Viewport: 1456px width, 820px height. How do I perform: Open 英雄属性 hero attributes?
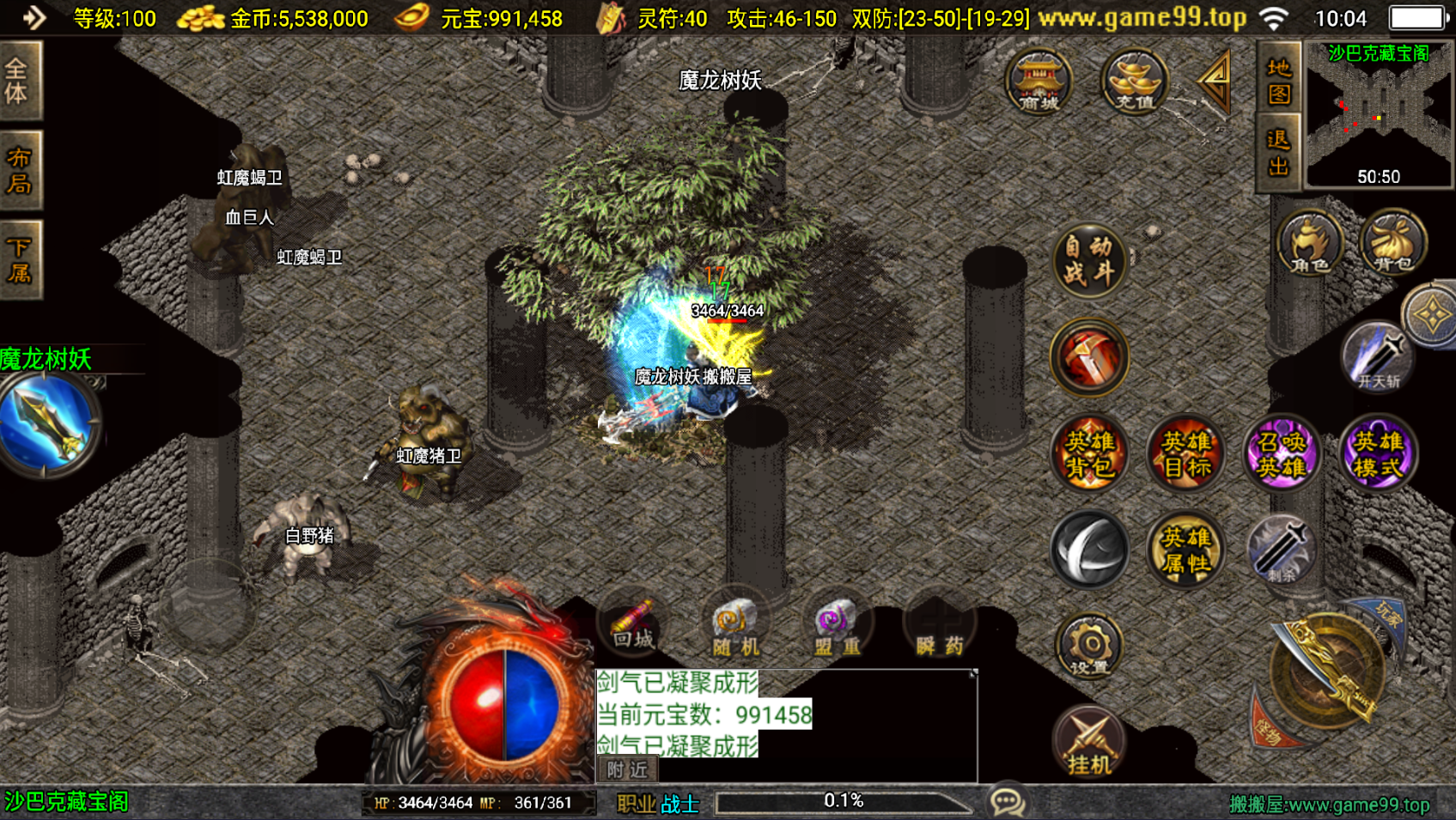tap(1186, 550)
